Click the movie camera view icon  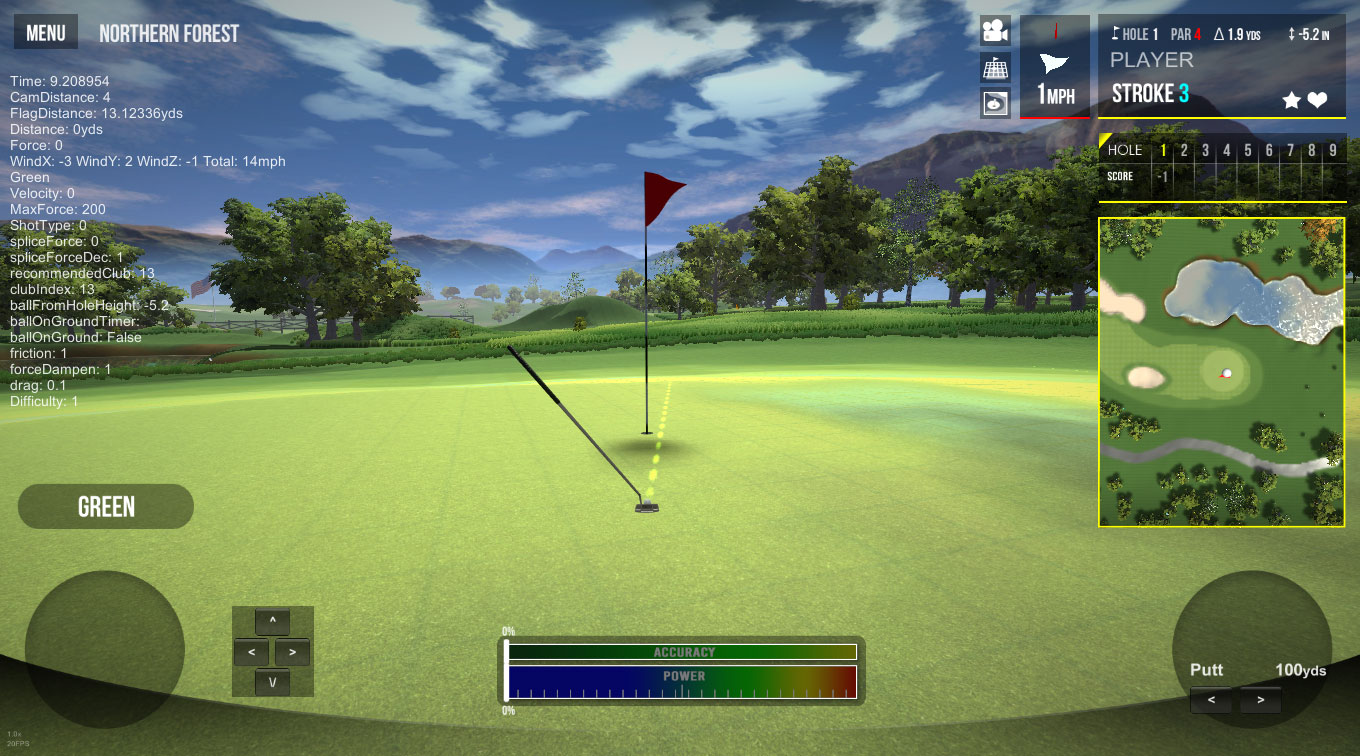[994, 31]
